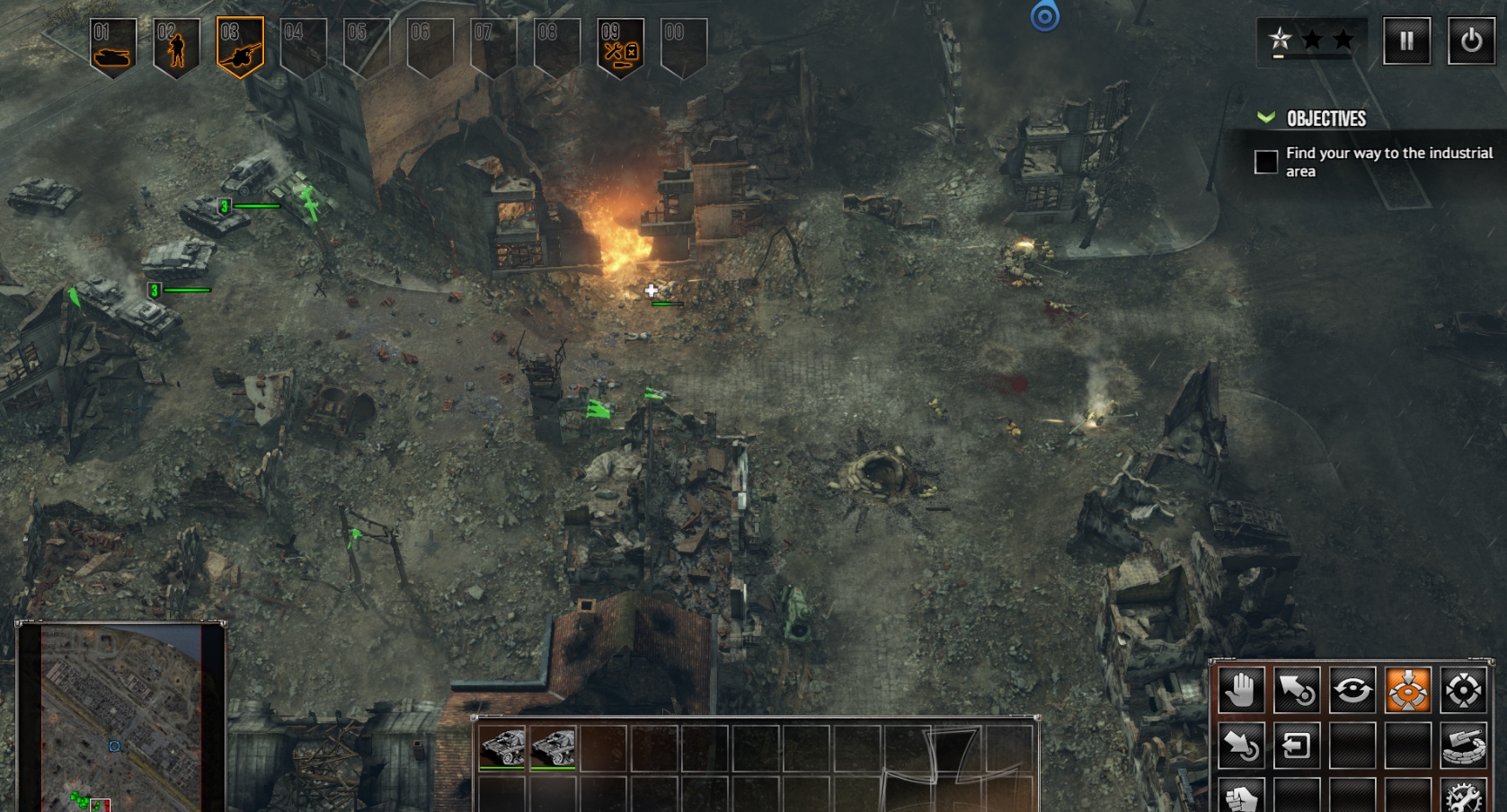Collapse the Objectives panel chevron

pos(1268,116)
